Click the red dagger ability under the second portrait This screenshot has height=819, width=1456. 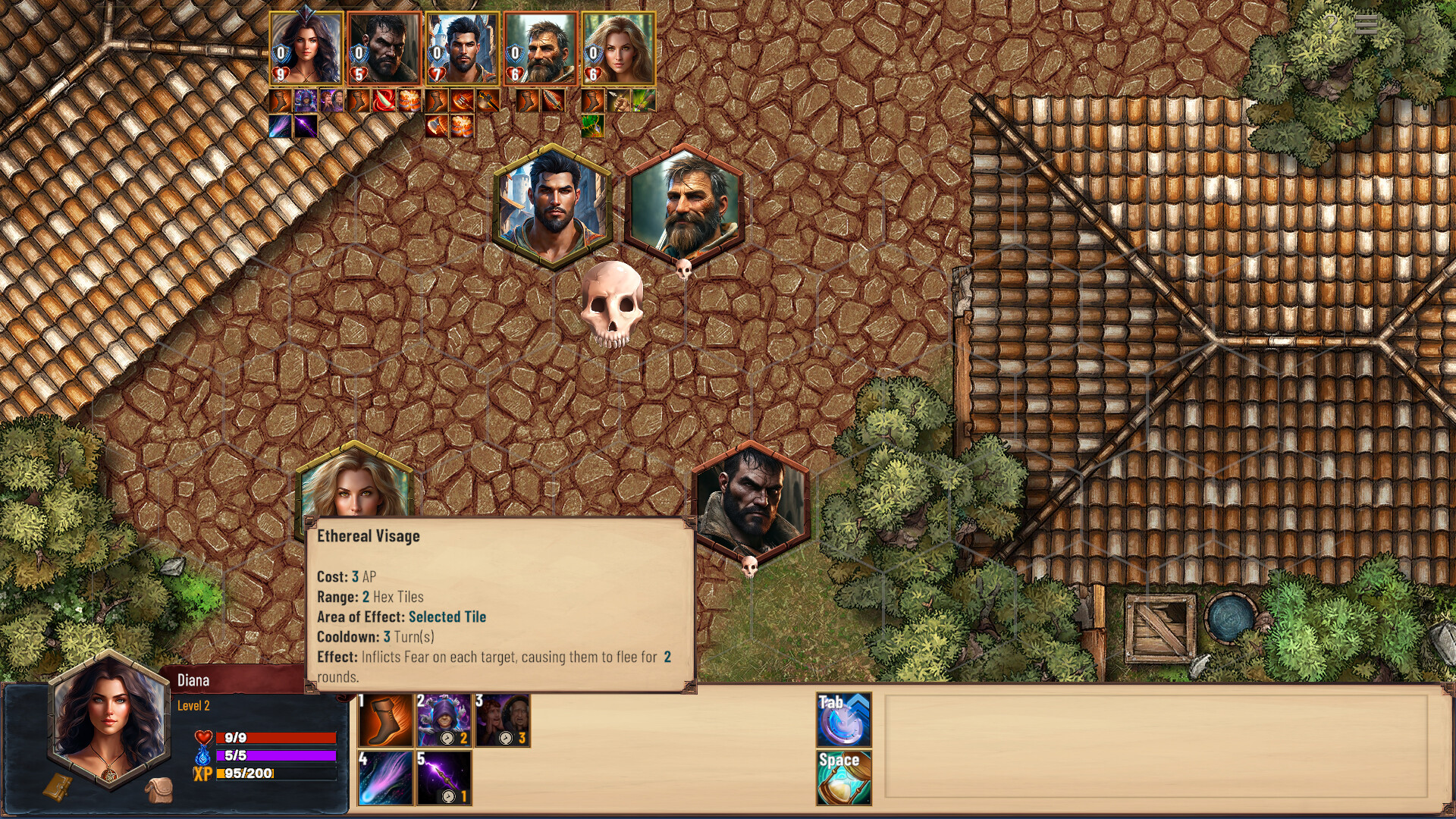383,102
